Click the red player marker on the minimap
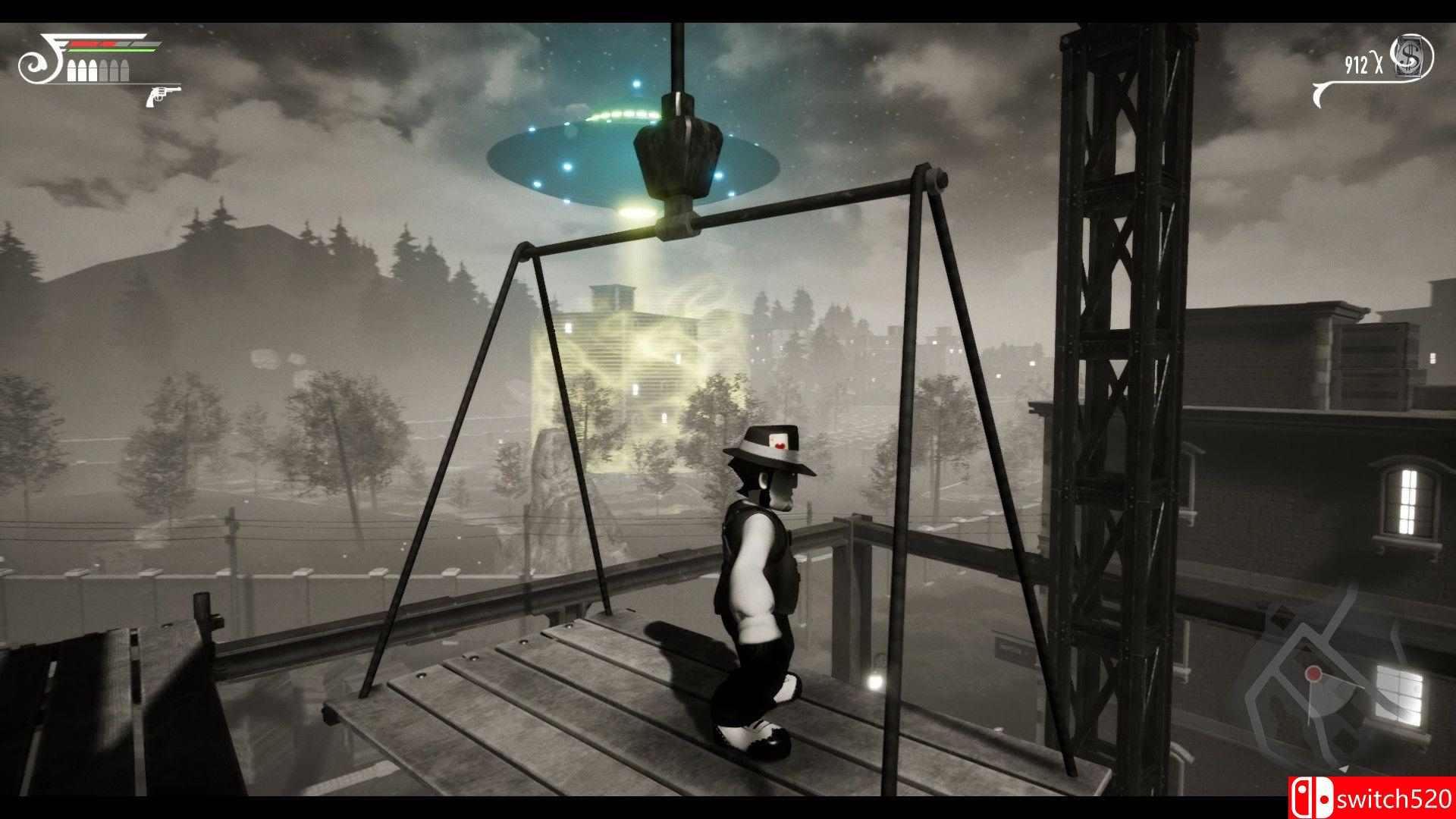 point(1313,674)
